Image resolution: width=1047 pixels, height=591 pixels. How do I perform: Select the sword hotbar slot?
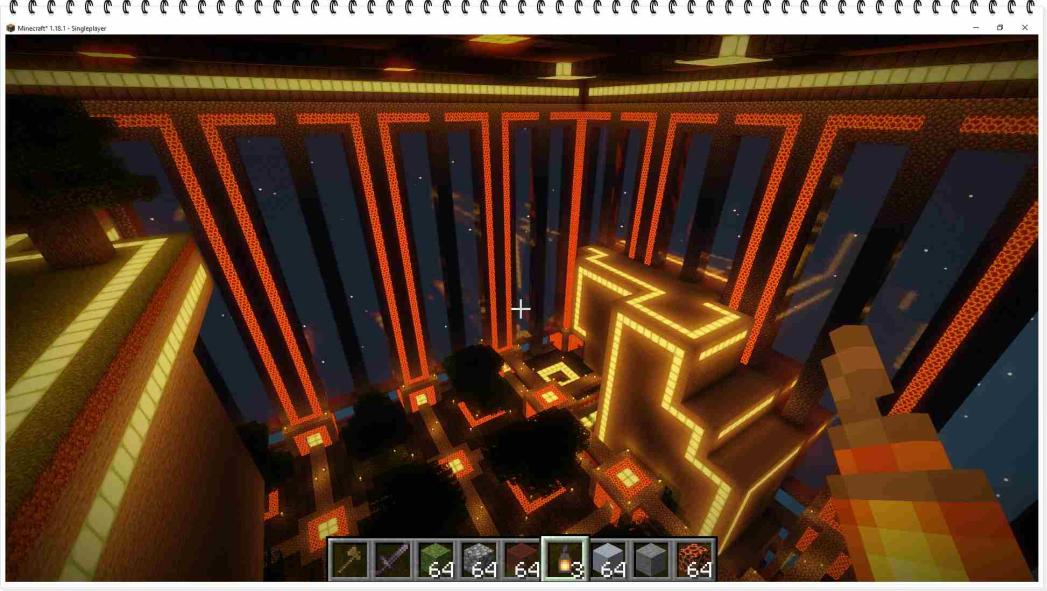tap(392, 559)
